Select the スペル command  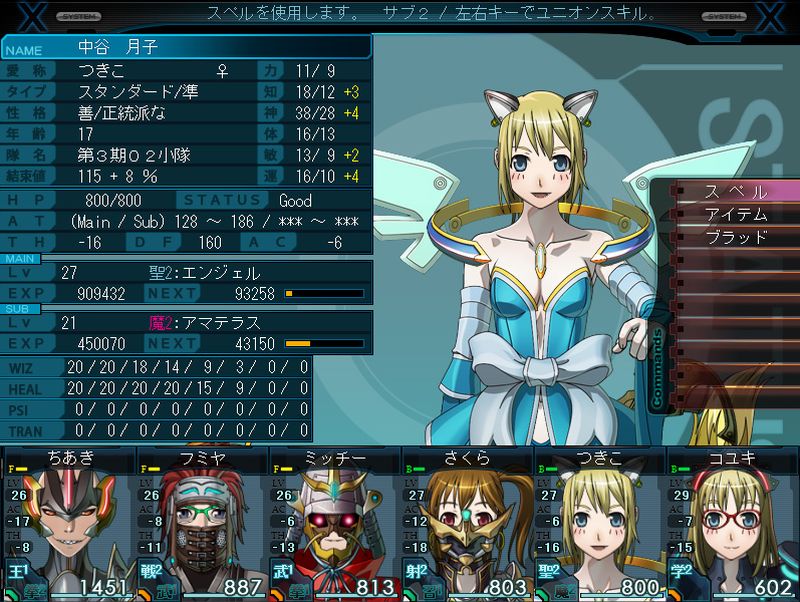click(x=736, y=191)
